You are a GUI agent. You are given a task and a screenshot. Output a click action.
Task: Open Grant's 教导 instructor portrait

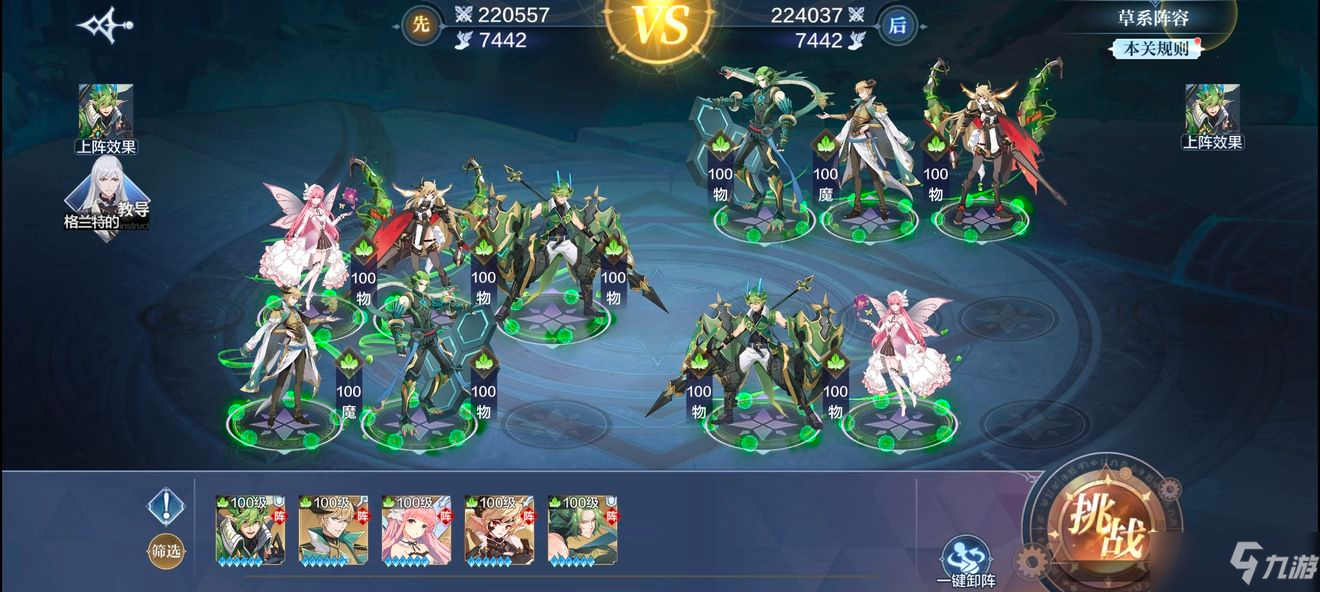tap(106, 199)
